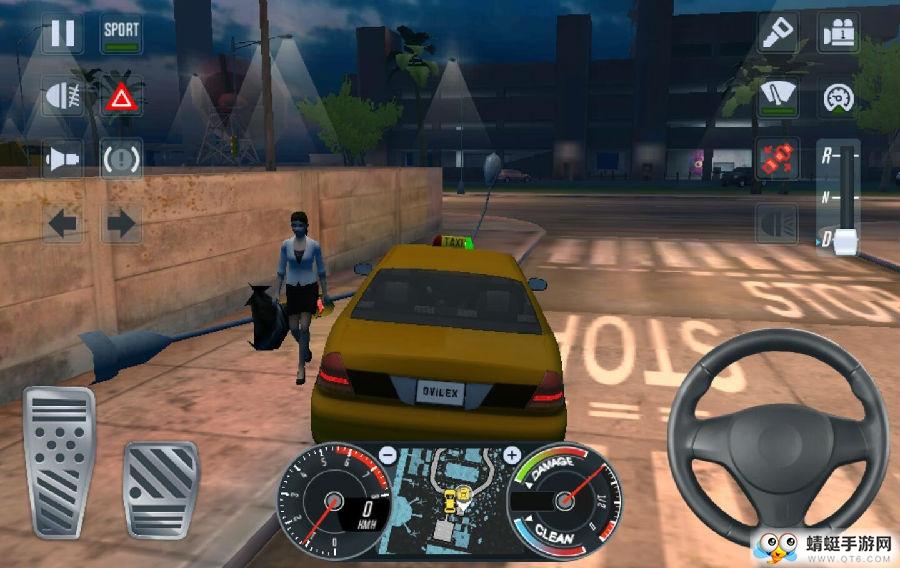
Task: Activate the red hazard warning lights
Action: [121, 97]
